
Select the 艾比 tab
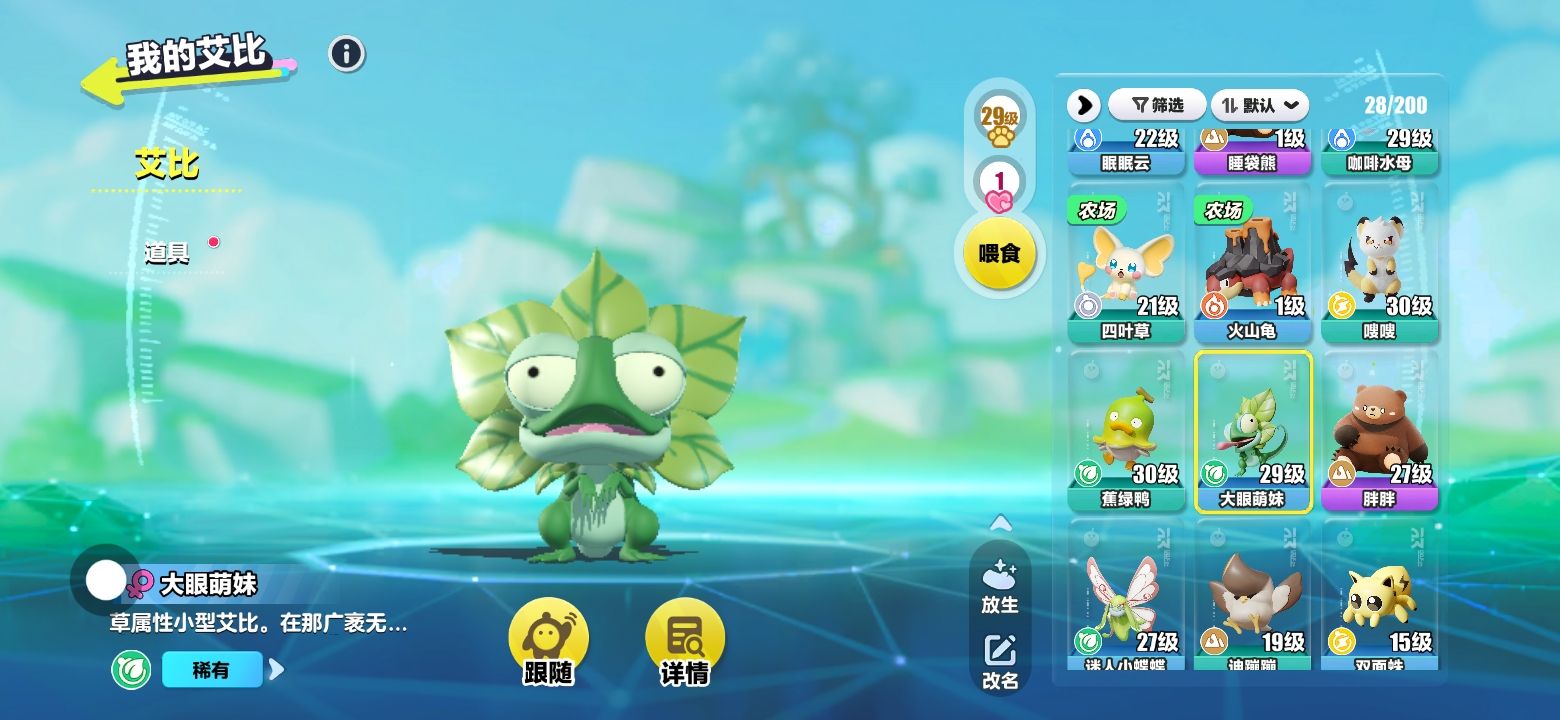pyautogui.click(x=167, y=164)
